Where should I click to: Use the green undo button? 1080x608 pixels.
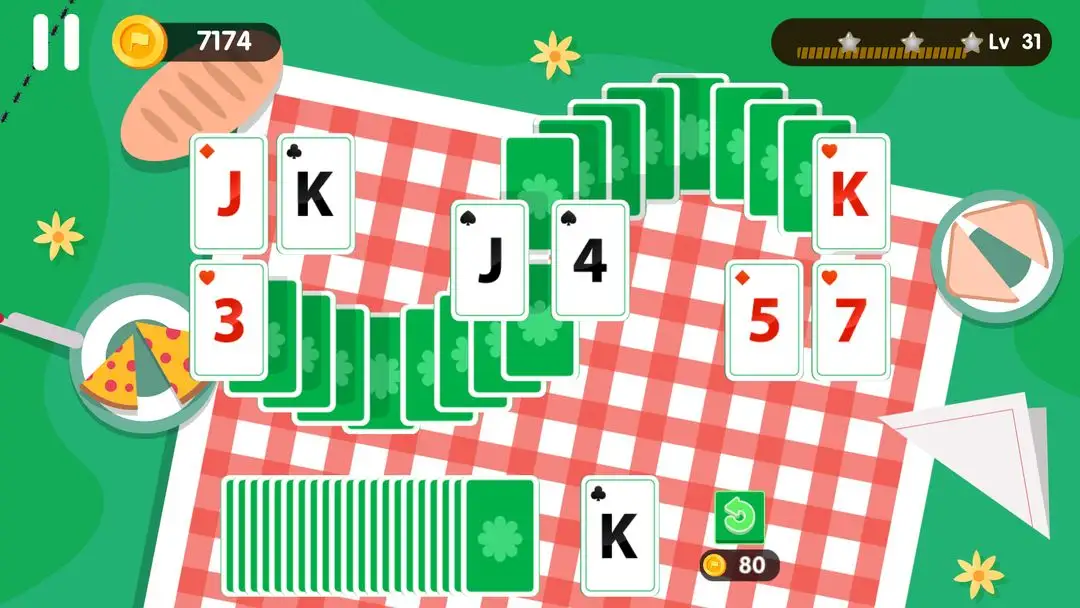click(739, 517)
